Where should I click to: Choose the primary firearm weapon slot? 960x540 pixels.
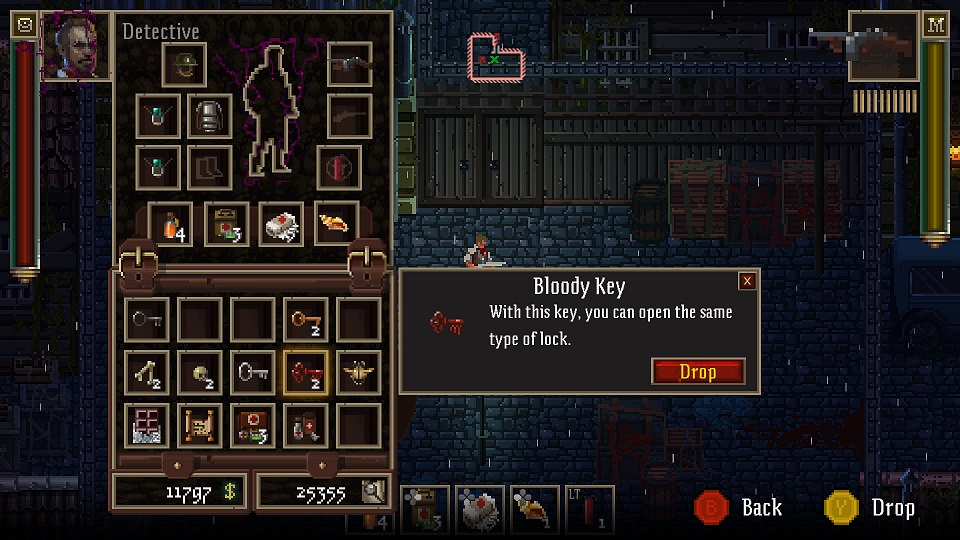pos(349,65)
